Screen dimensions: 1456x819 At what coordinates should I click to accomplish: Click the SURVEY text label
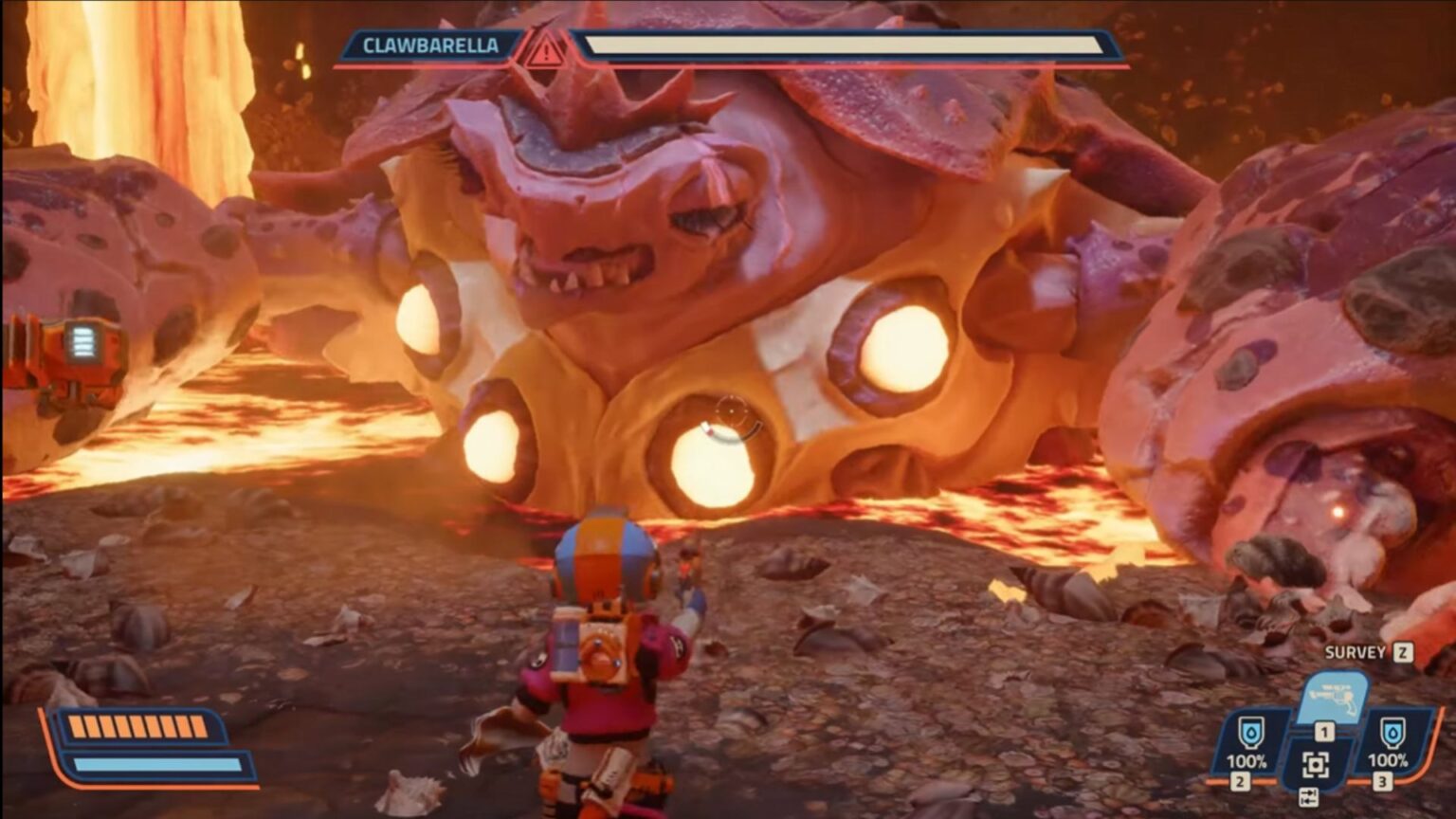pyautogui.click(x=1354, y=651)
